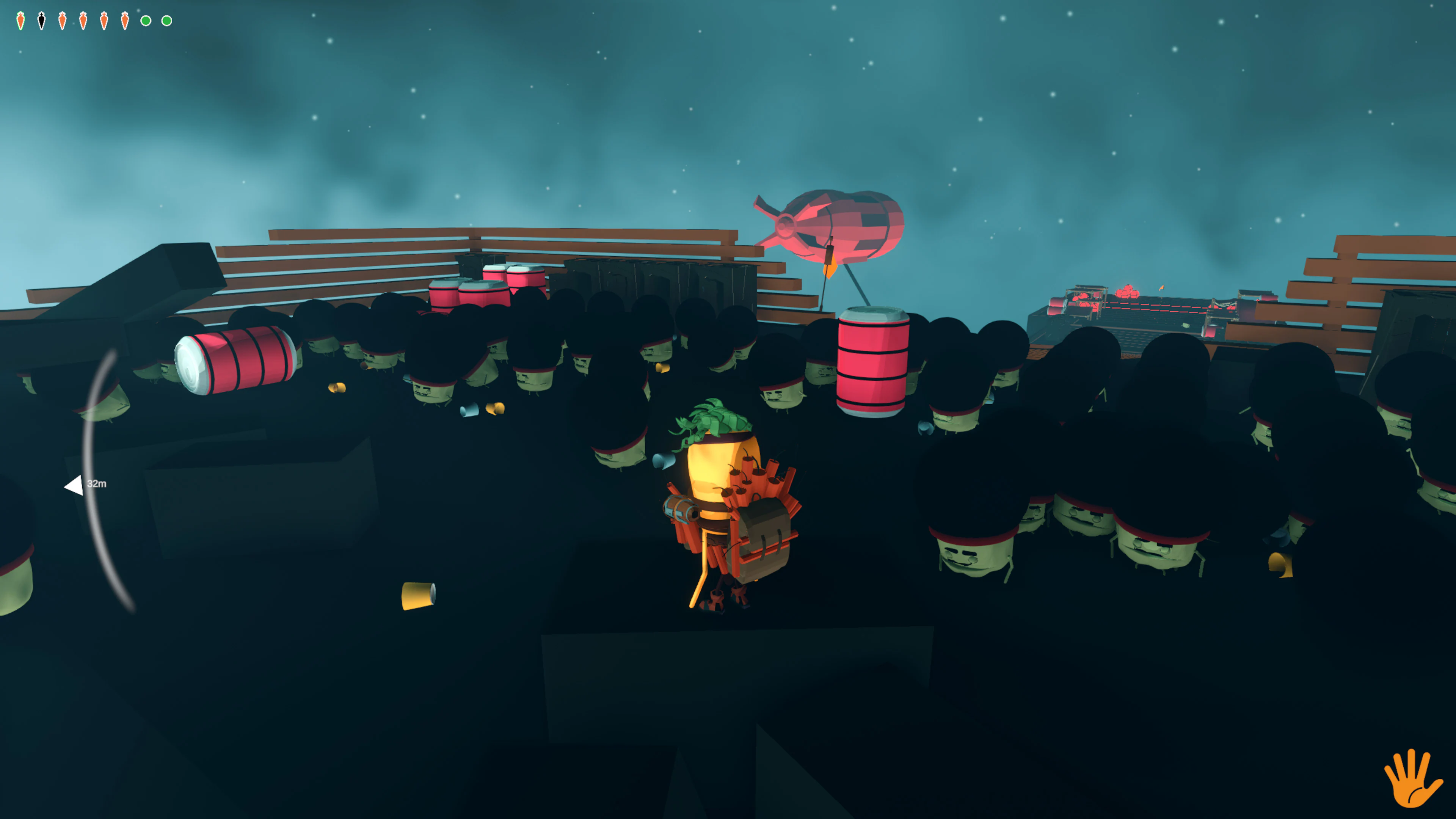Expand the 32m distance label

pyautogui.click(x=97, y=483)
